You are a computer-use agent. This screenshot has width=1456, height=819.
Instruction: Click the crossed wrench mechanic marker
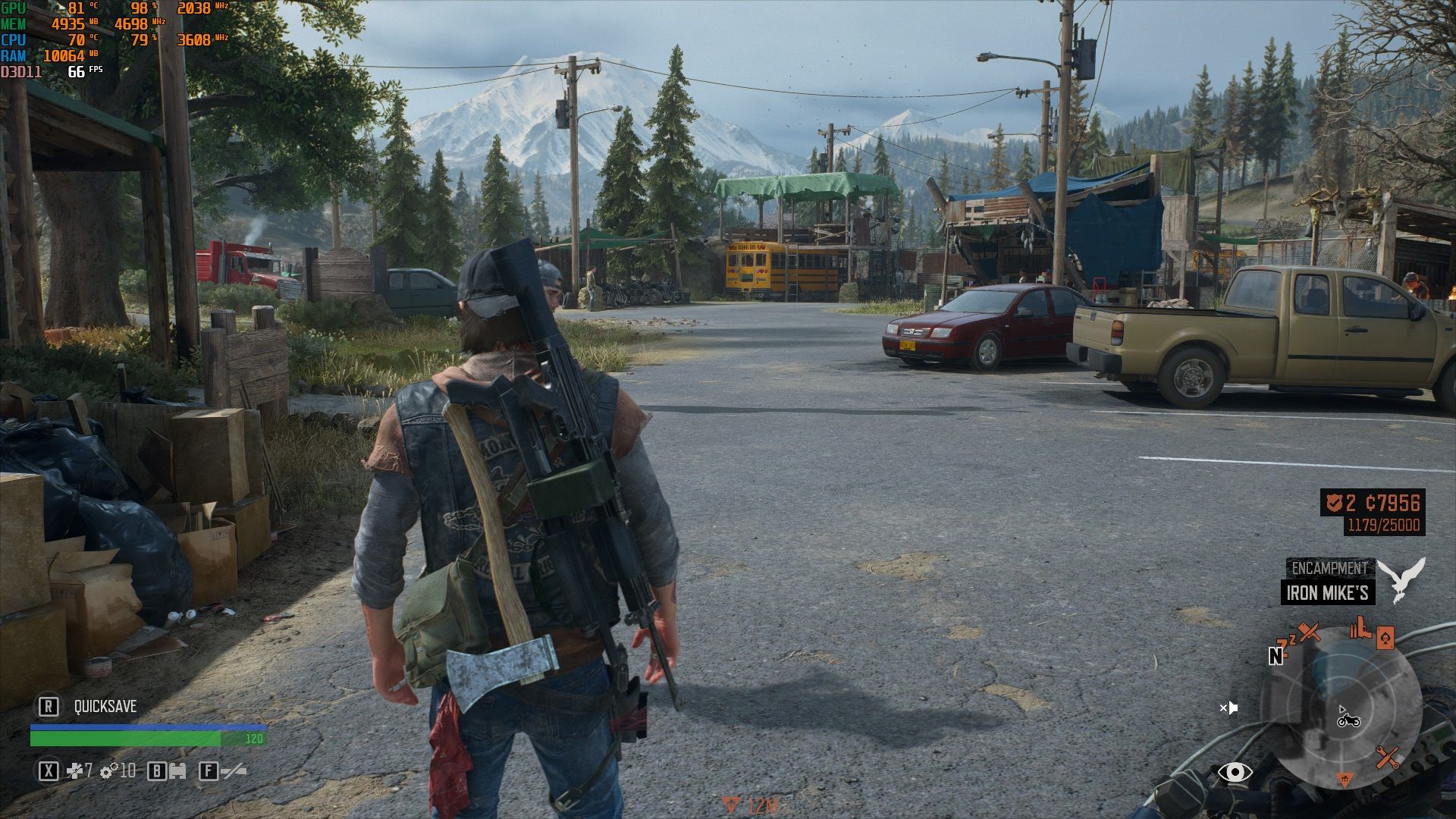(1388, 757)
